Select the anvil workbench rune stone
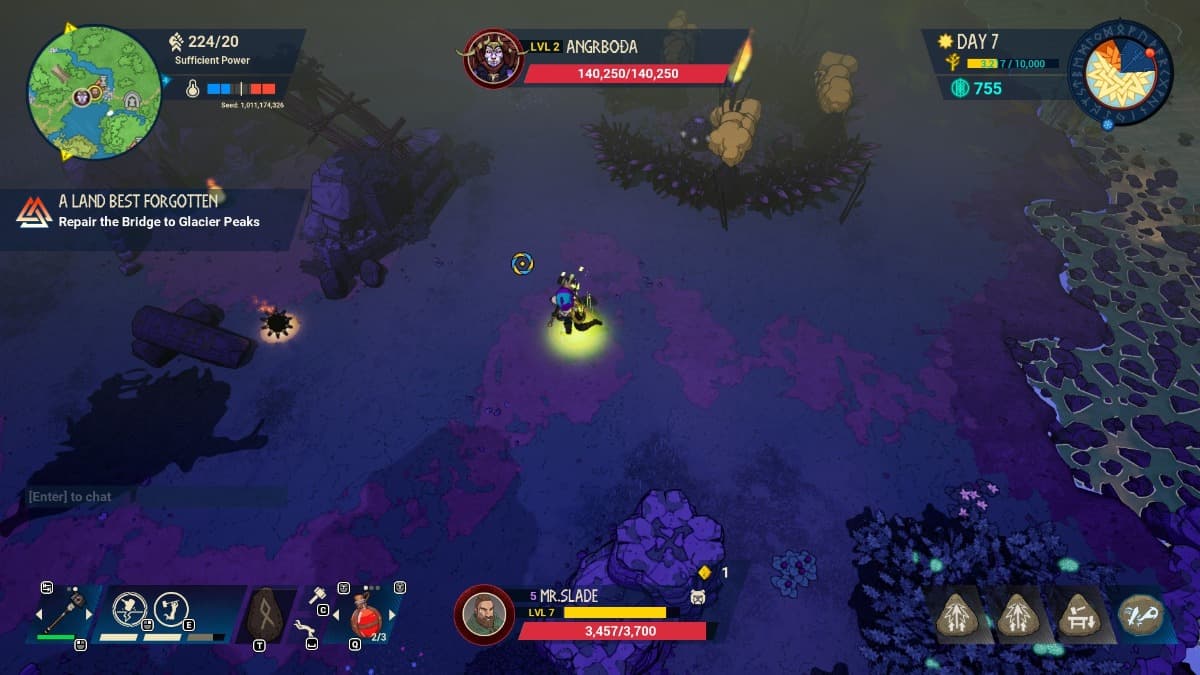 pos(1077,614)
